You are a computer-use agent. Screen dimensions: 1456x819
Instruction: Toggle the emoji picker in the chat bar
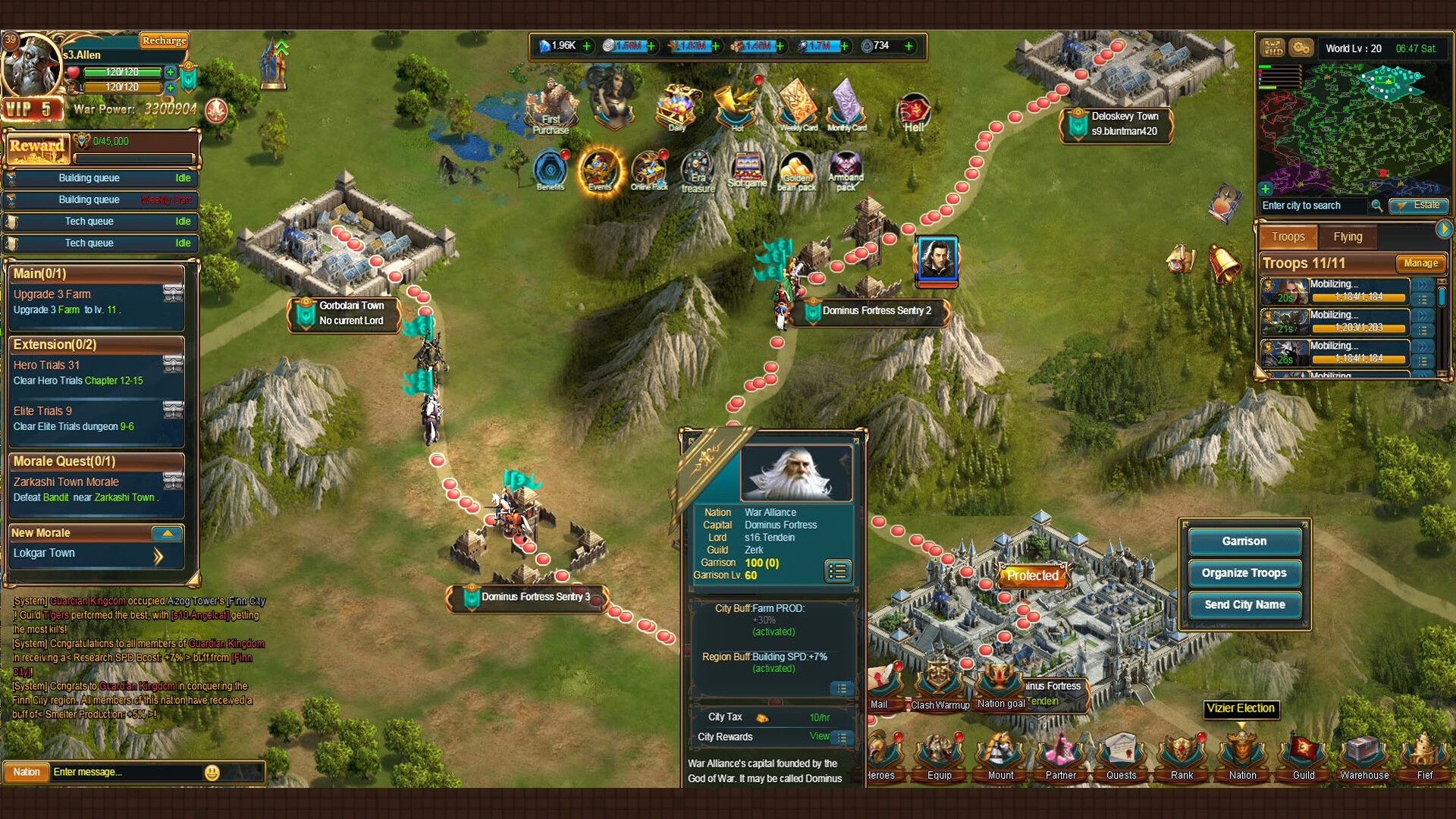pyautogui.click(x=211, y=772)
